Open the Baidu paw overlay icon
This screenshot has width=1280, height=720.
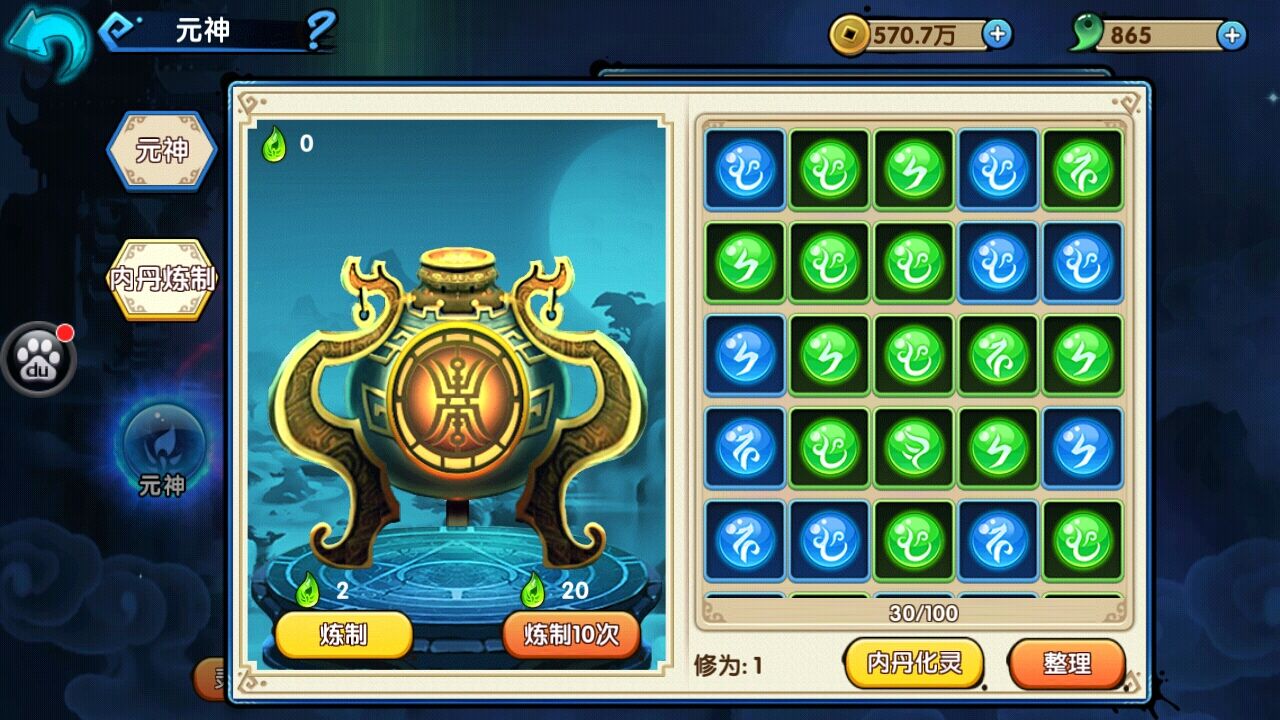(39, 359)
